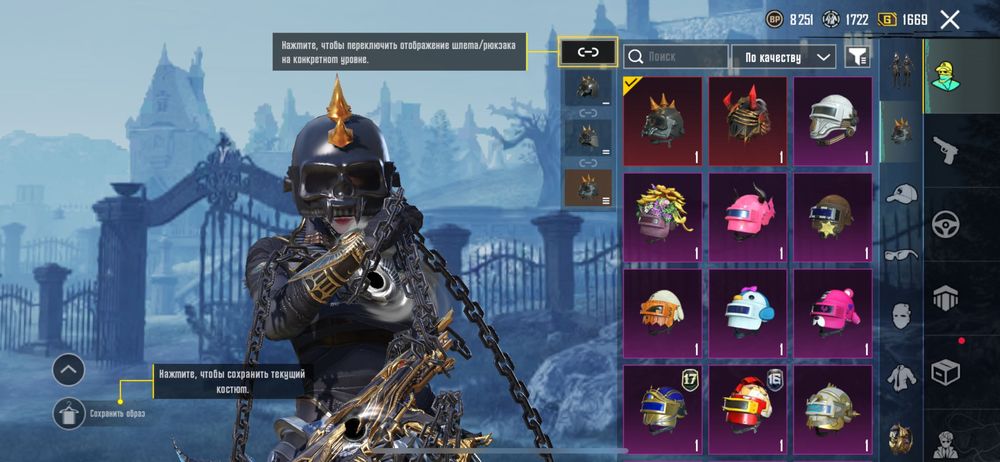This screenshot has height=462, width=1000.
Task: Switch to the baseball cap headwear category
Action: pos(902,193)
